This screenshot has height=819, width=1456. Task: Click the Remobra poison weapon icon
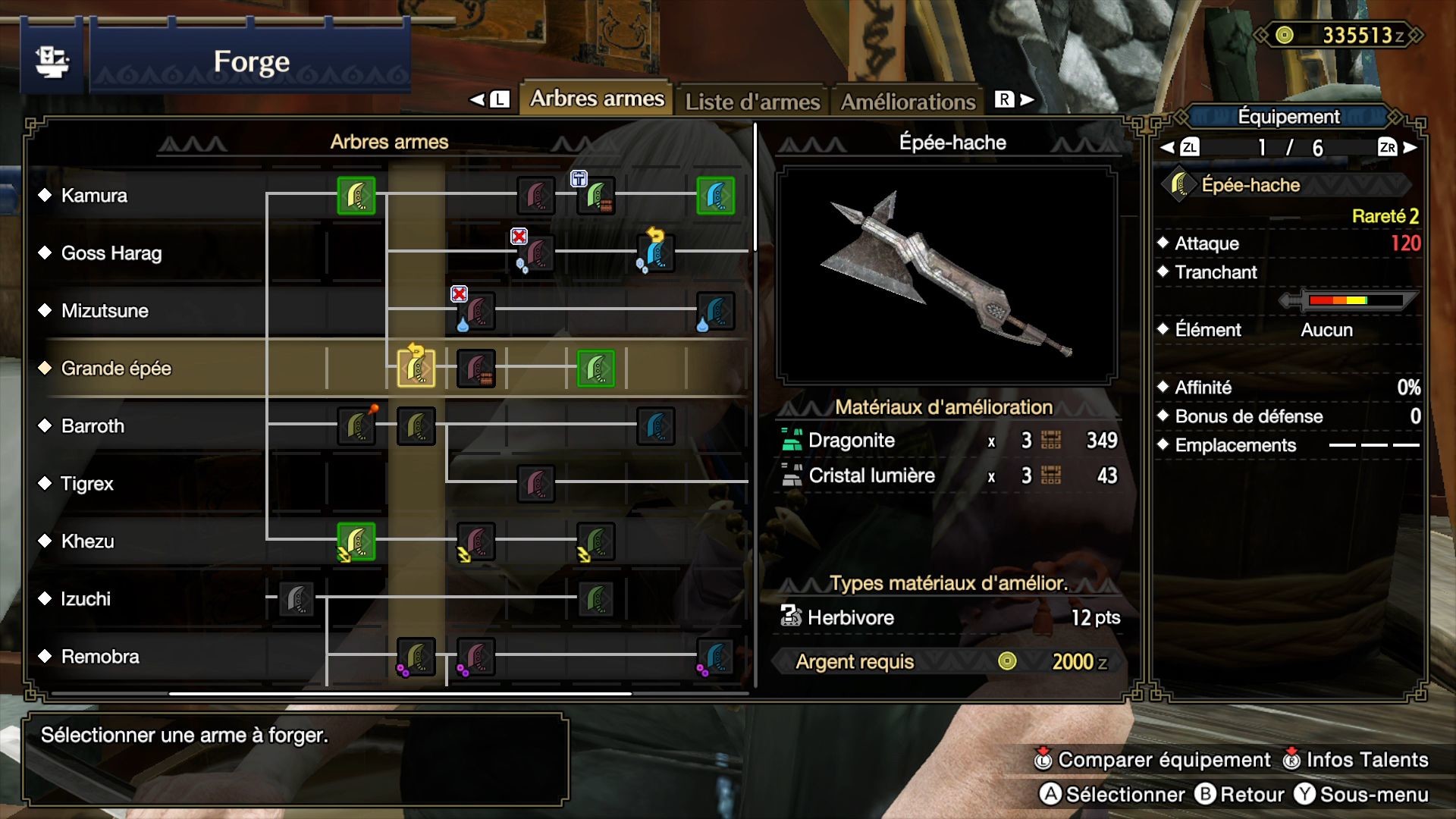[415, 657]
